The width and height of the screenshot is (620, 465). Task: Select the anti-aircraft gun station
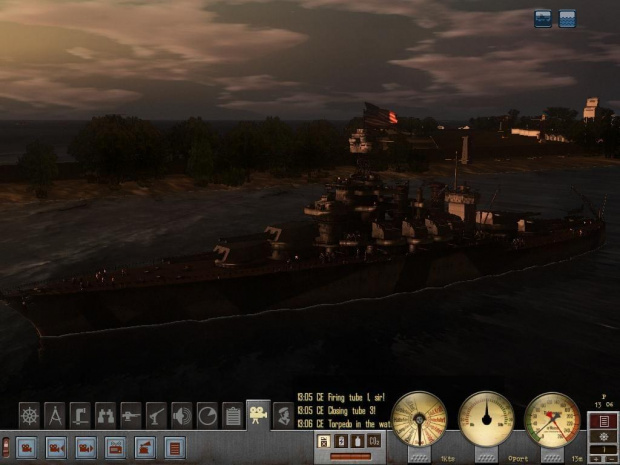pos(156,415)
